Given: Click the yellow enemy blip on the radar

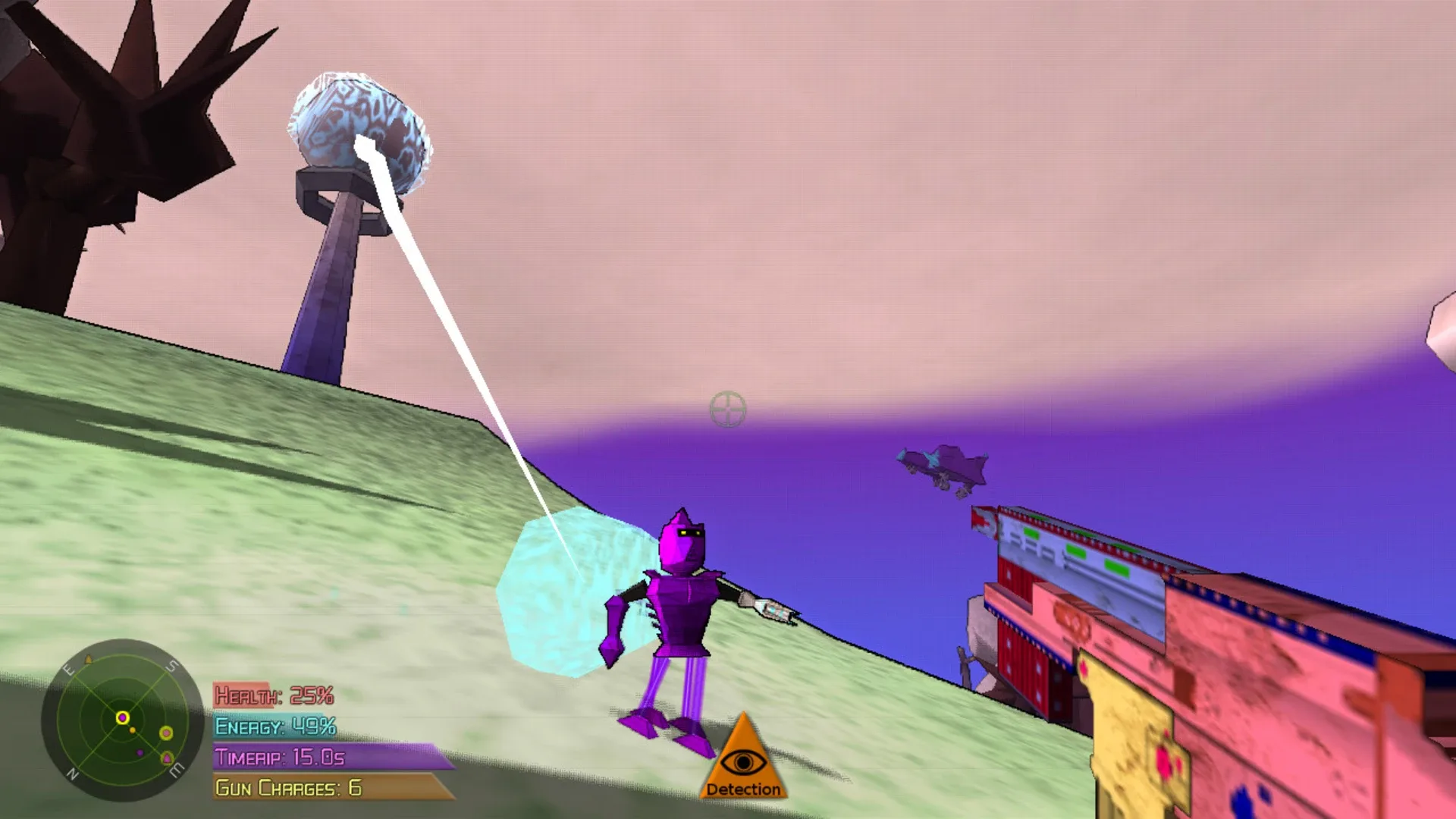Looking at the screenshot, I should (x=167, y=733).
